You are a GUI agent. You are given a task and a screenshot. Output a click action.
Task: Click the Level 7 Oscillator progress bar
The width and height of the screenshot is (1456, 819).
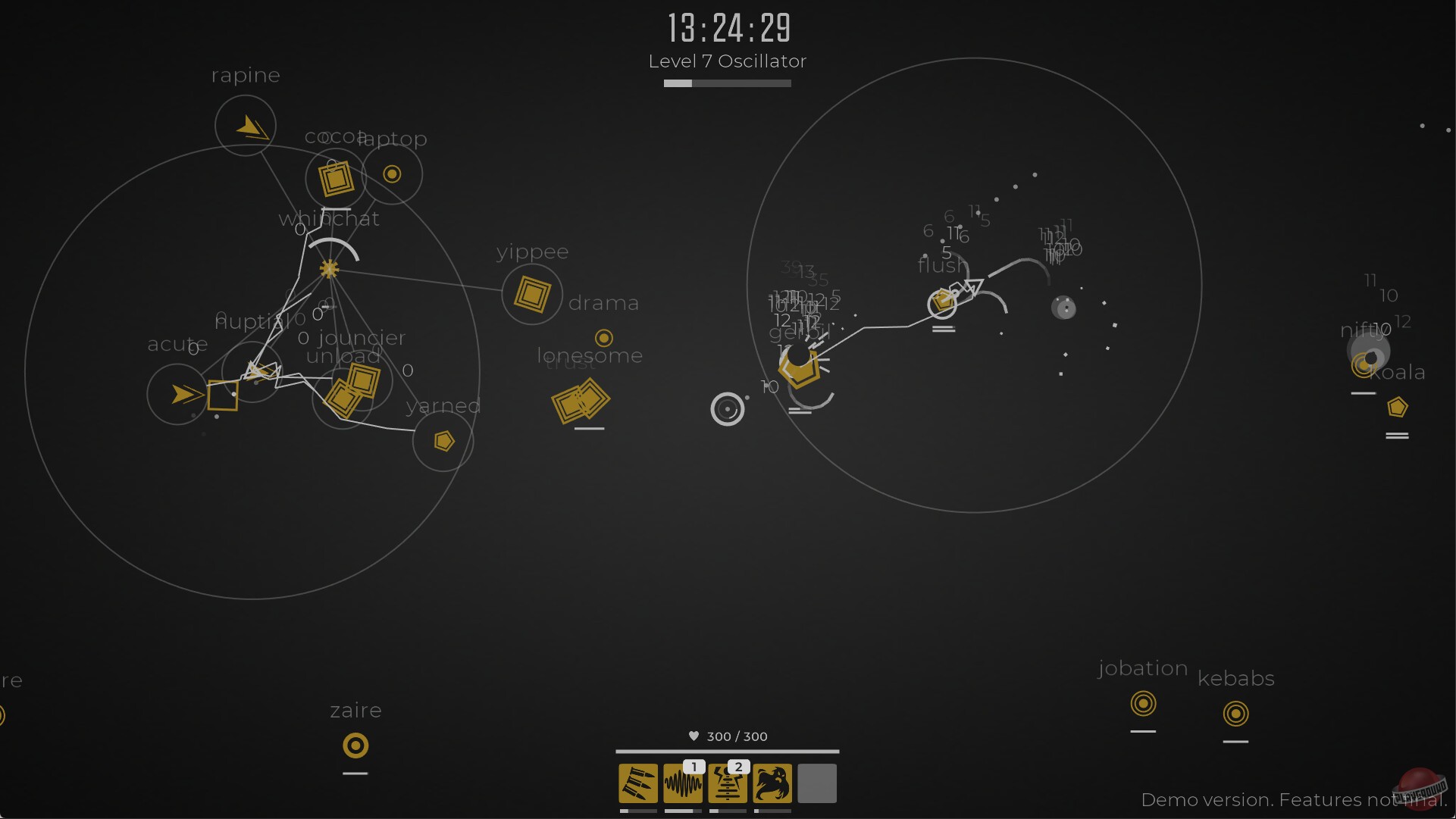click(x=727, y=83)
